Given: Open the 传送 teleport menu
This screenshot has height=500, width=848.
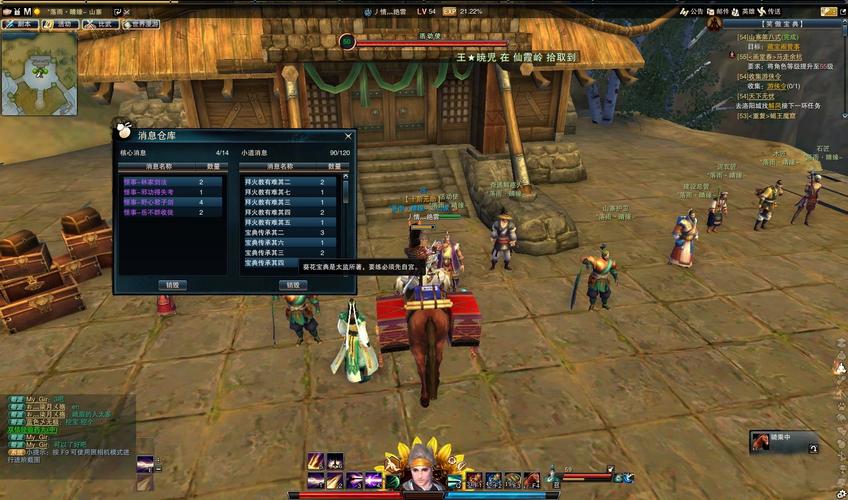Looking at the screenshot, I should [x=770, y=12].
